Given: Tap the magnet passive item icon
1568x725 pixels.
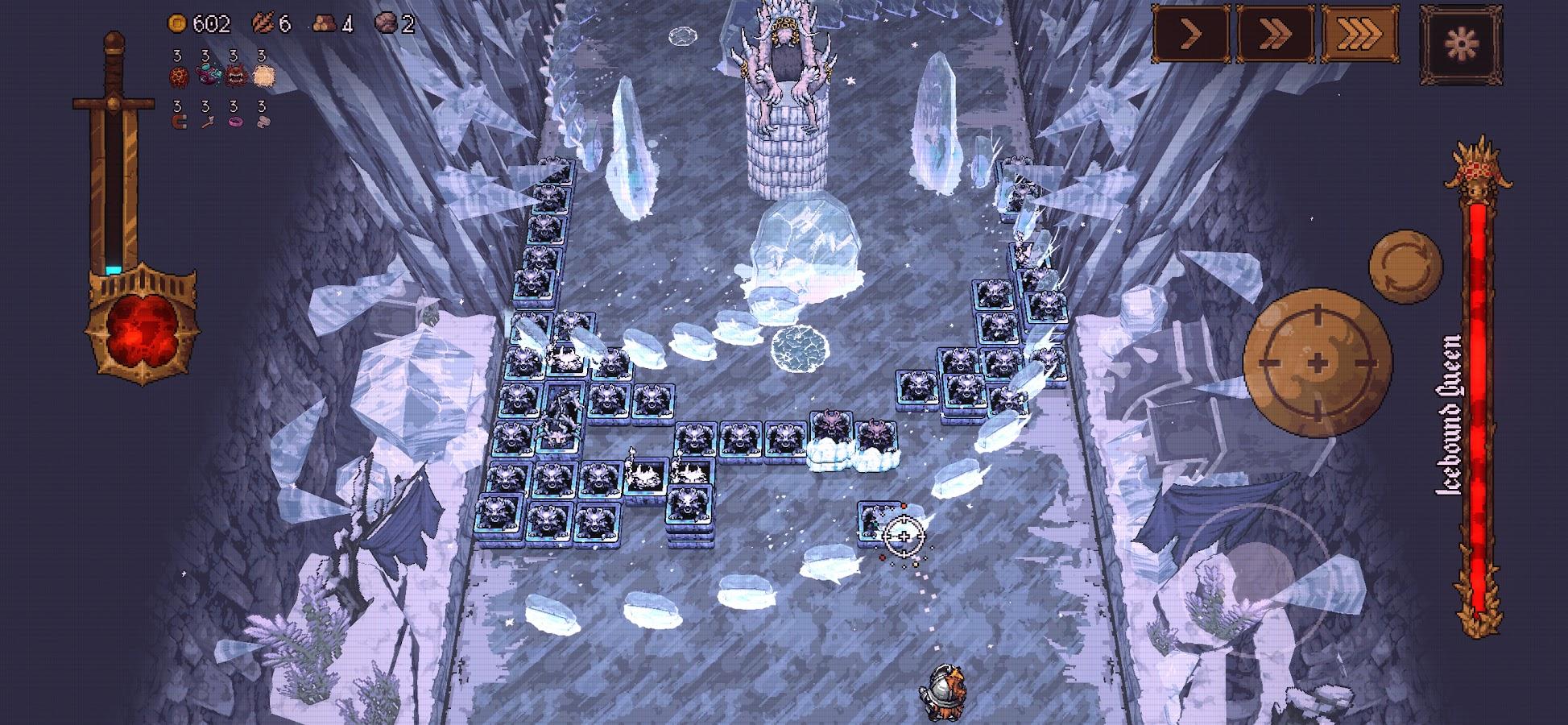Looking at the screenshot, I should point(178,122).
